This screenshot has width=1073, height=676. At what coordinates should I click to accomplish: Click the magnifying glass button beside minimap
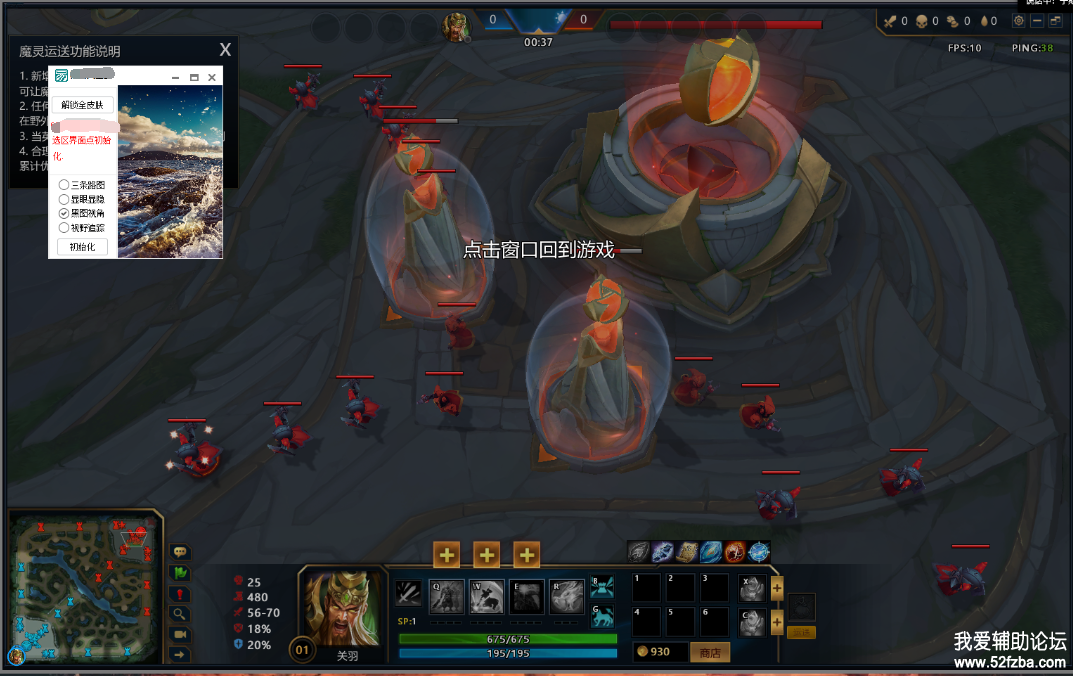(180, 614)
